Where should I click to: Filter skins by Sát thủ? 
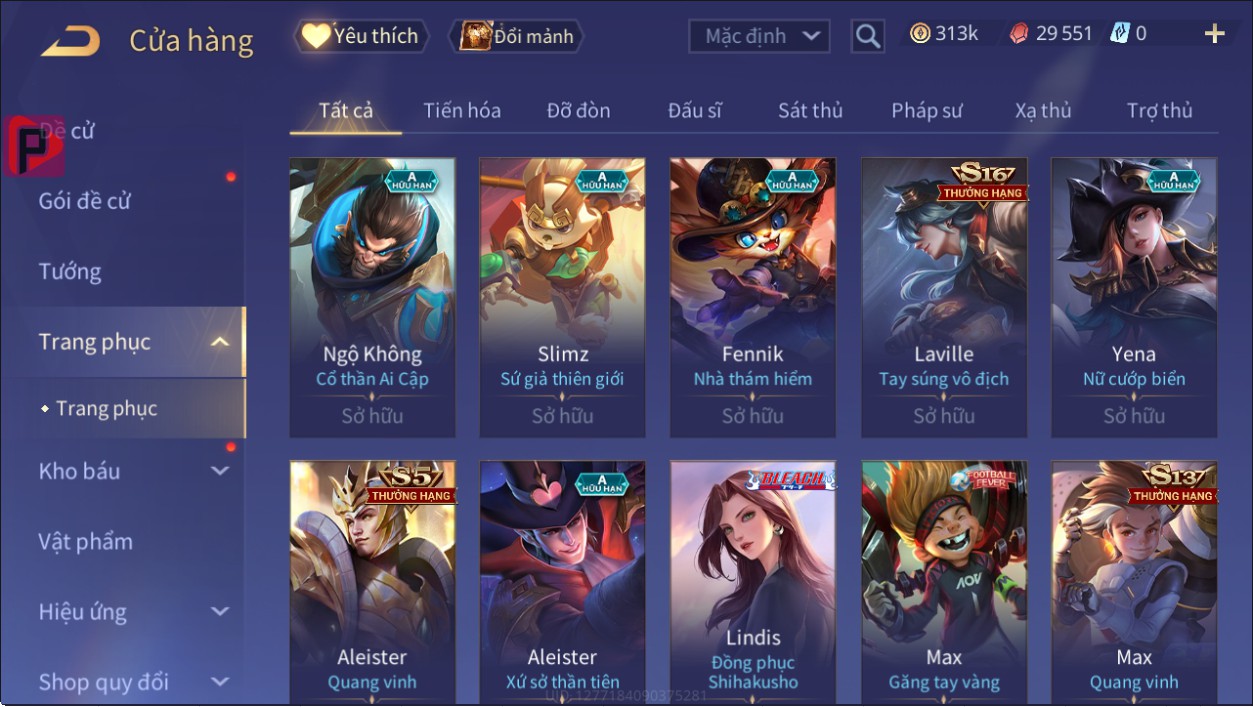click(x=810, y=111)
